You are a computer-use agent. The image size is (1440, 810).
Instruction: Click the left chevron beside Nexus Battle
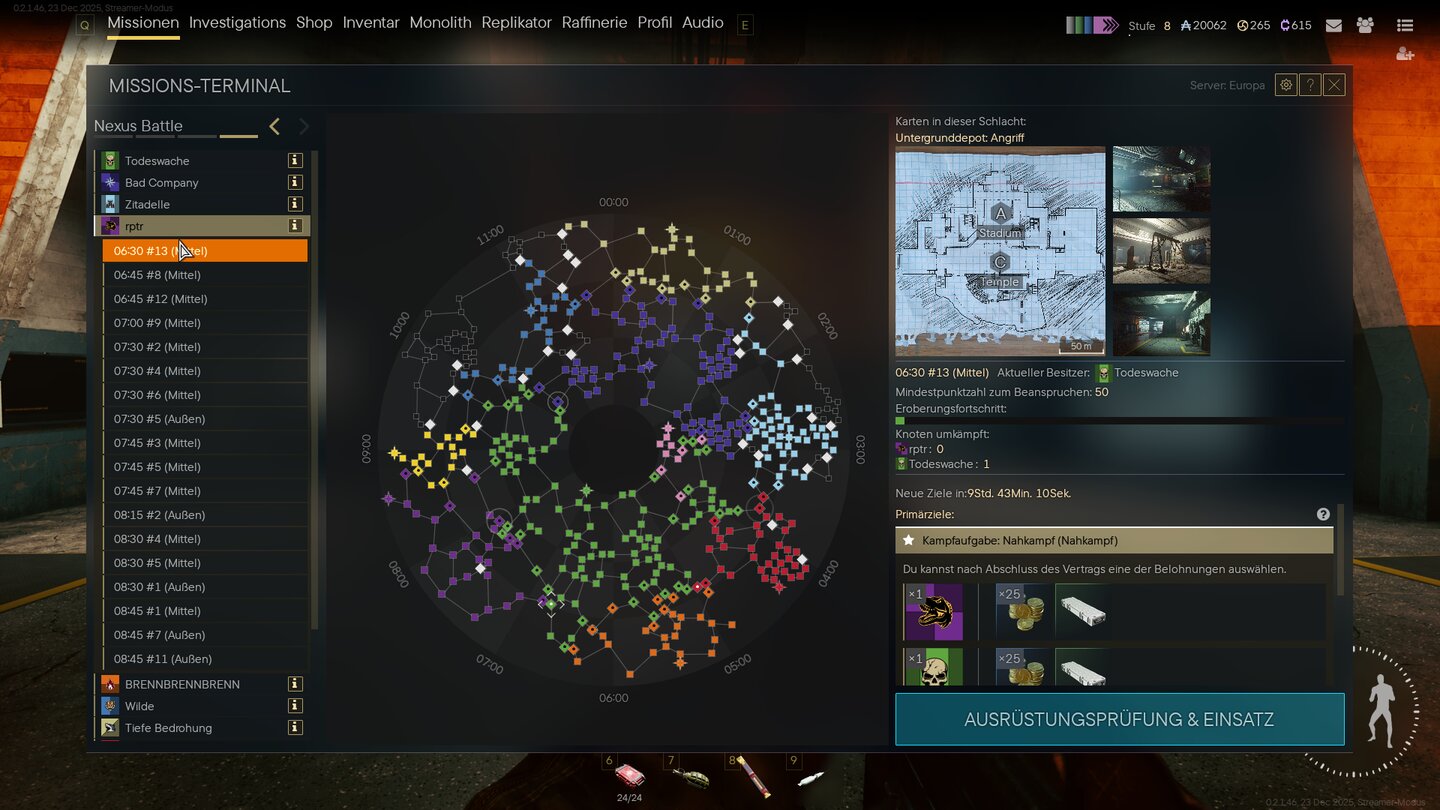point(274,127)
